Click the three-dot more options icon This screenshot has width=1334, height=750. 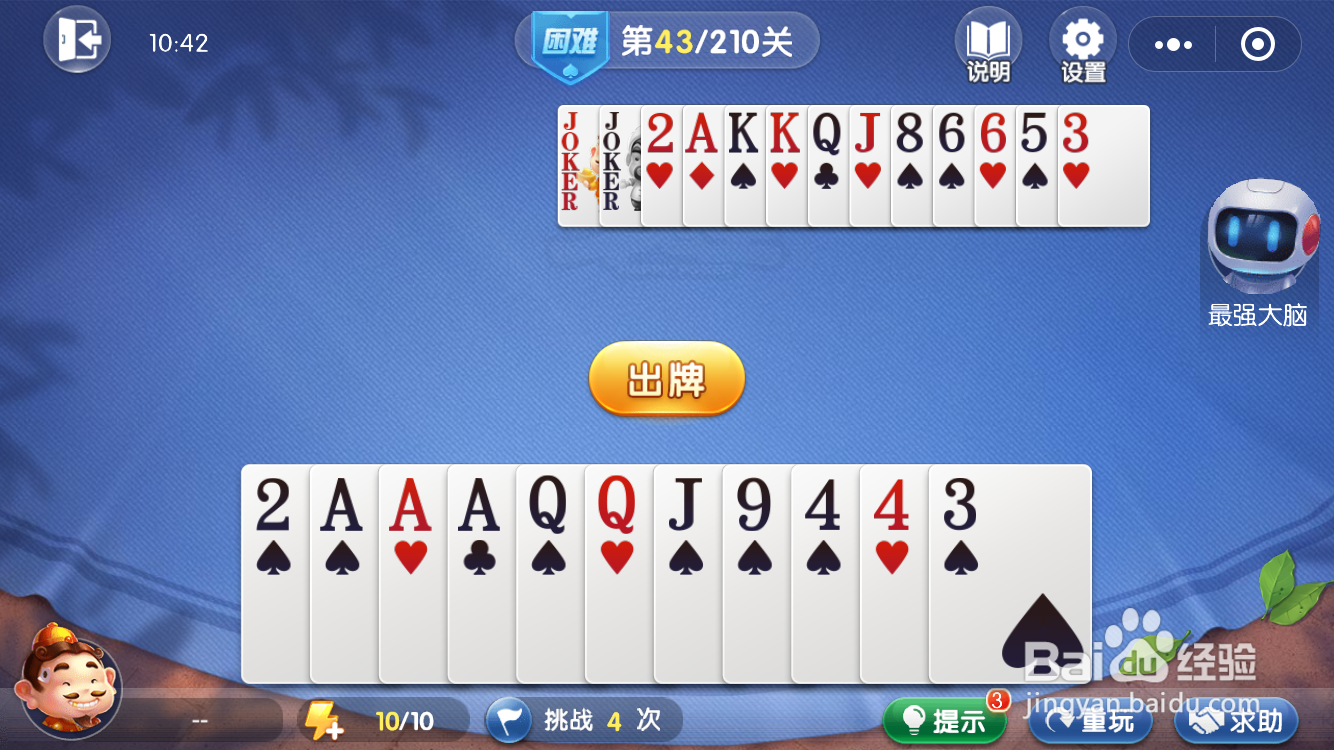pos(1173,45)
